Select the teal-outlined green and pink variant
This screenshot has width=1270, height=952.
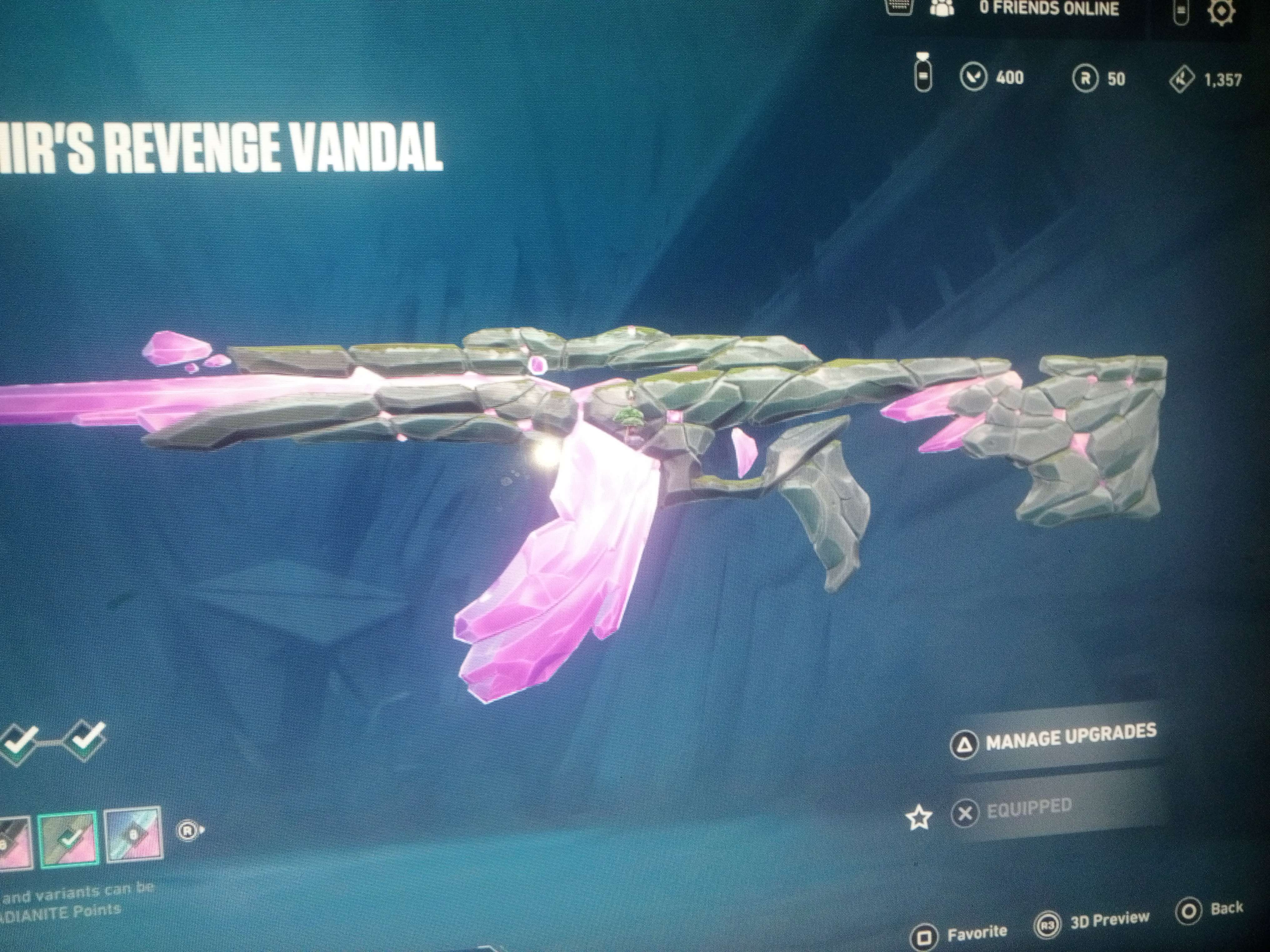point(69,838)
